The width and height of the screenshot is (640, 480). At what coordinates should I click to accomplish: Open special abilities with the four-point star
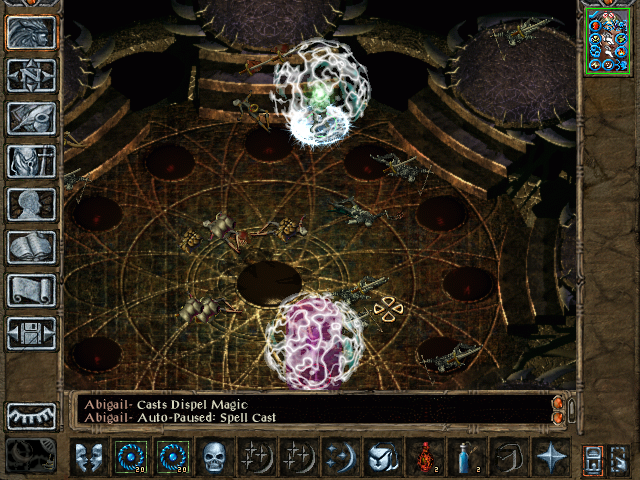[550, 457]
